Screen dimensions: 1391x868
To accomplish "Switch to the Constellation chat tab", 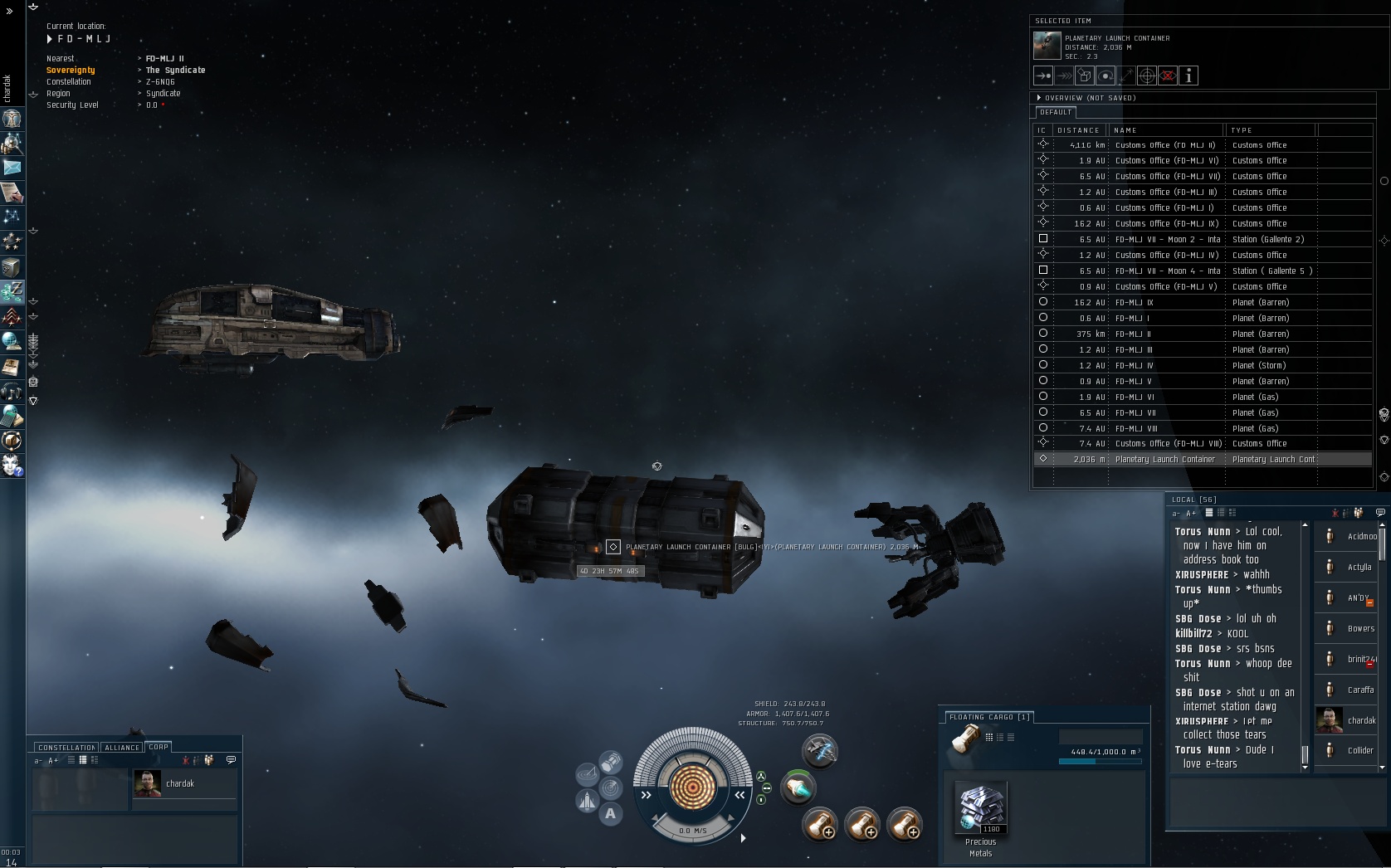I will pos(66,747).
